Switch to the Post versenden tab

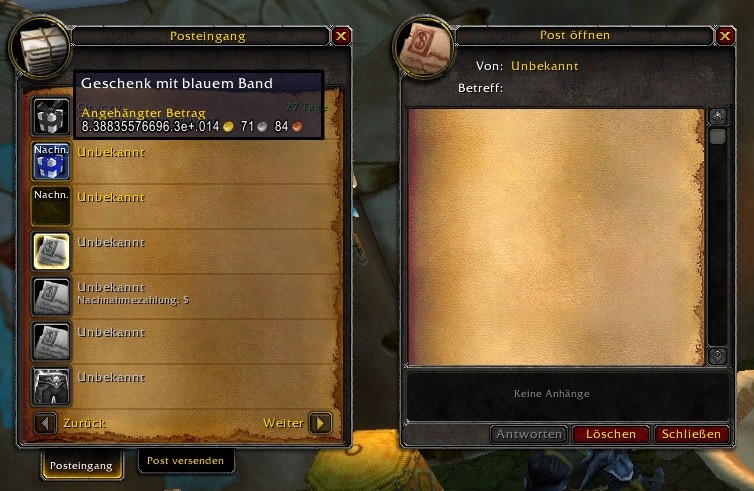pyautogui.click(x=186, y=461)
